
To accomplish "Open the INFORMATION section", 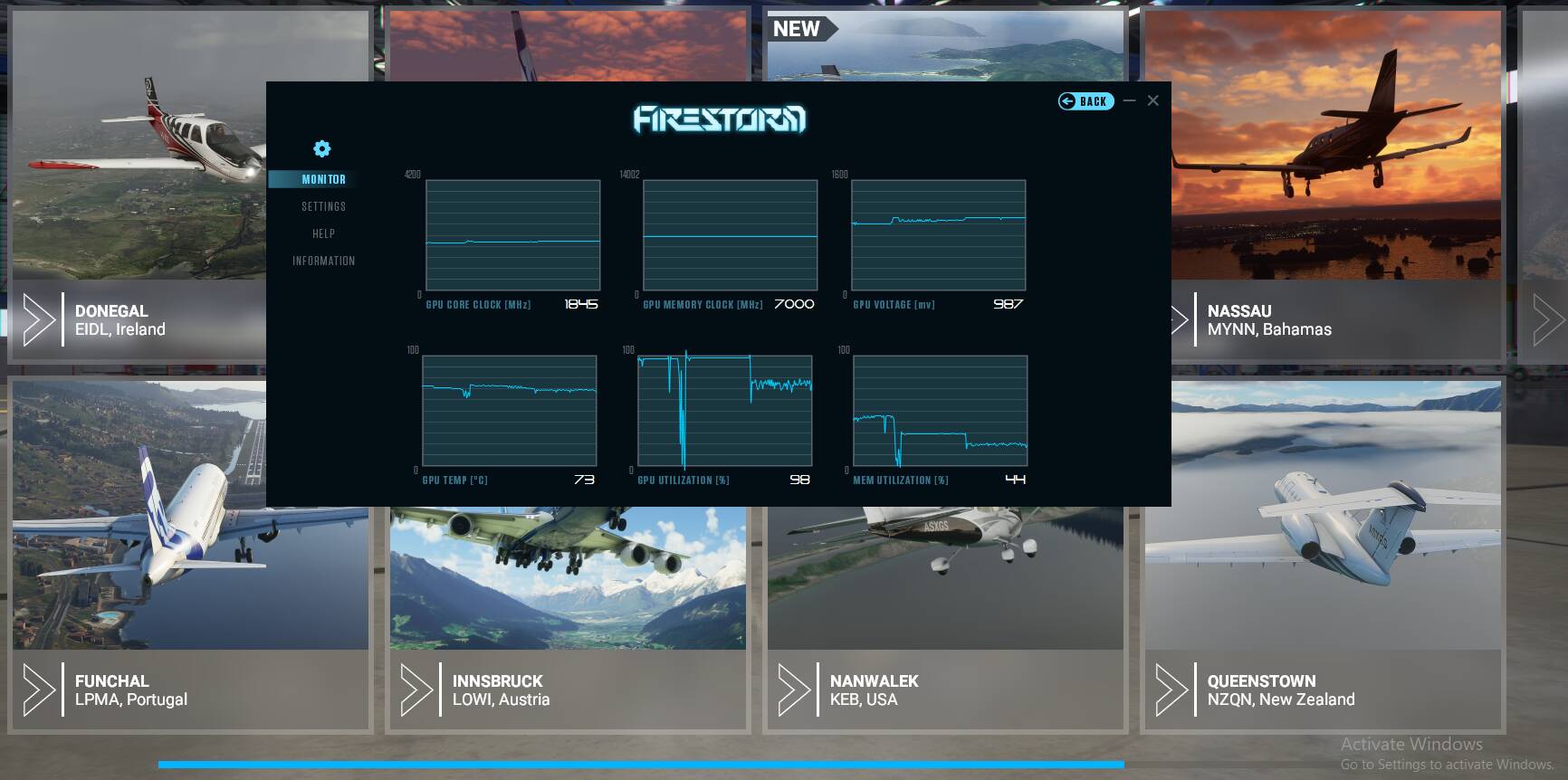I will click(322, 260).
